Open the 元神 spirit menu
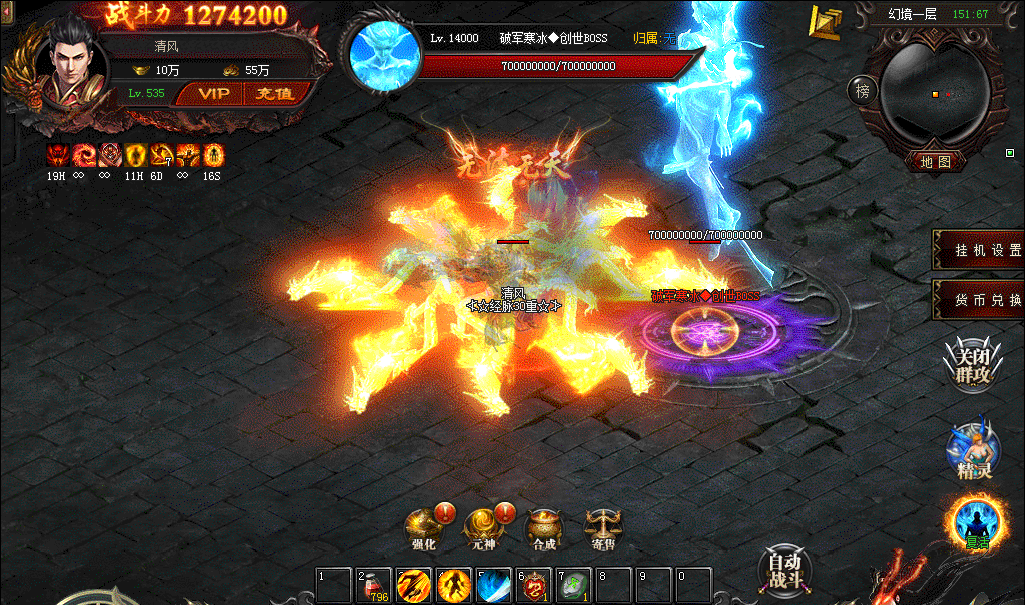 pyautogui.click(x=484, y=527)
